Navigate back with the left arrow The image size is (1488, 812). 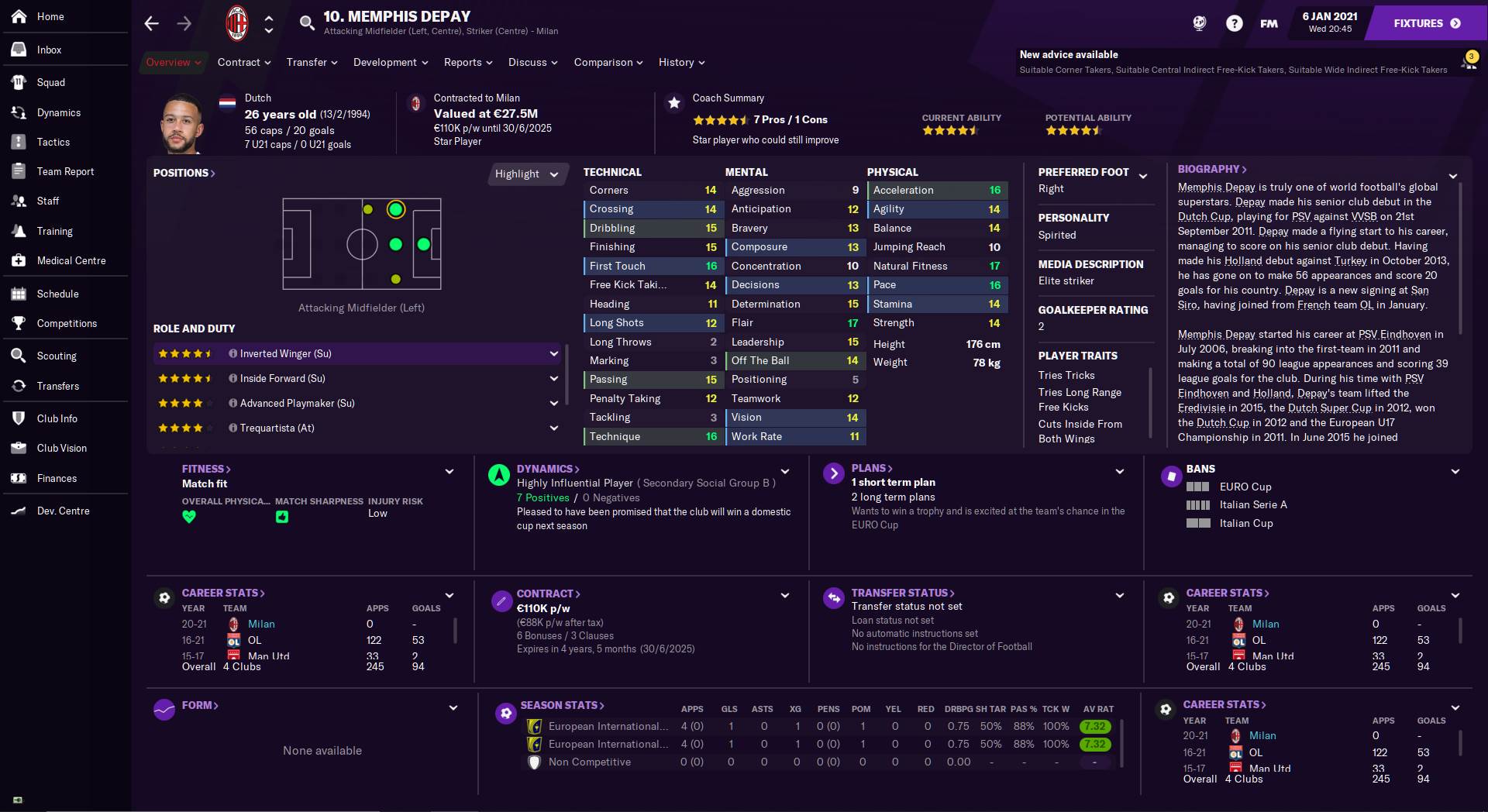coord(151,23)
